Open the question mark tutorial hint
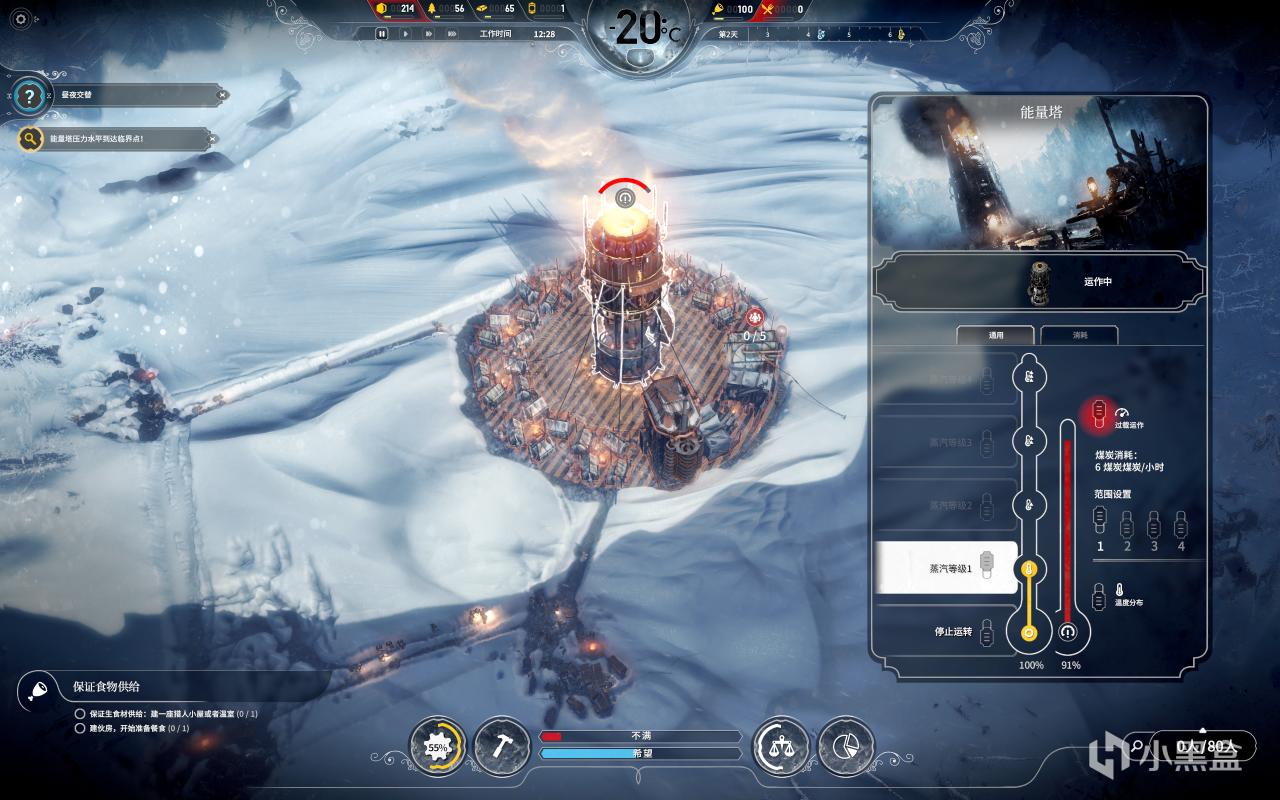The image size is (1280, 800). click(31, 97)
